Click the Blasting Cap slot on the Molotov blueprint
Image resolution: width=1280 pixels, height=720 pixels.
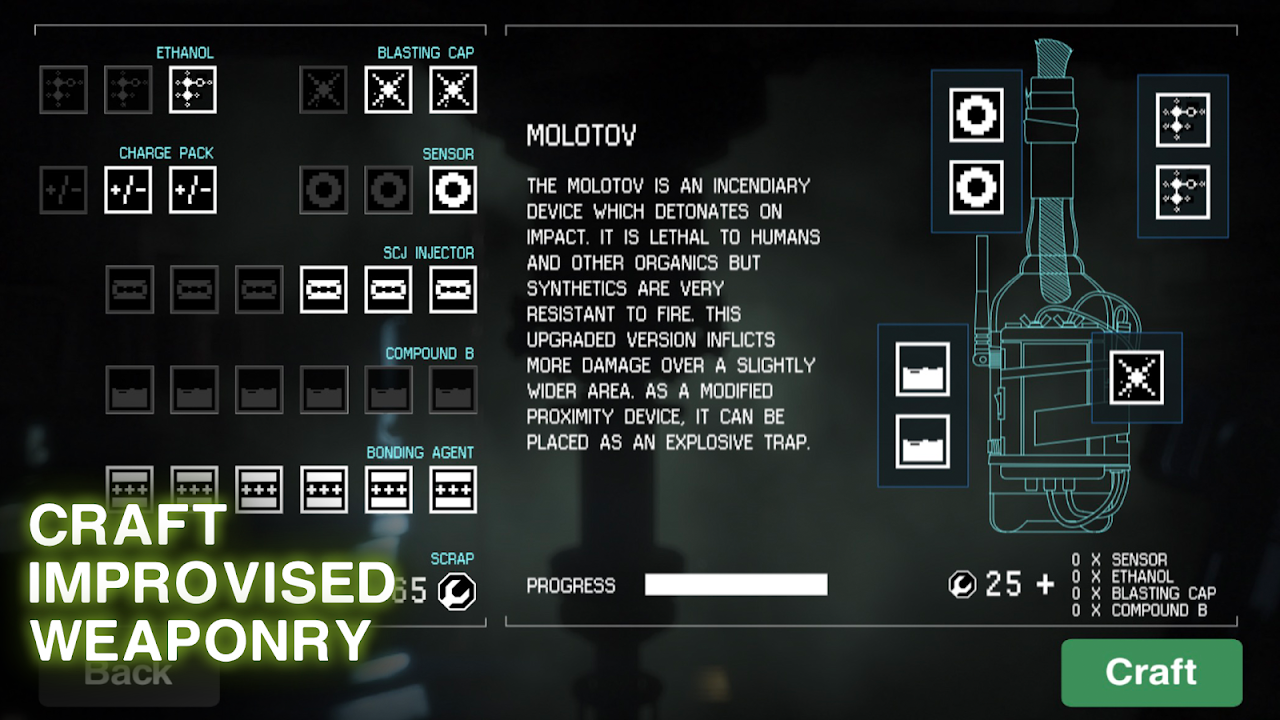click(x=1137, y=378)
